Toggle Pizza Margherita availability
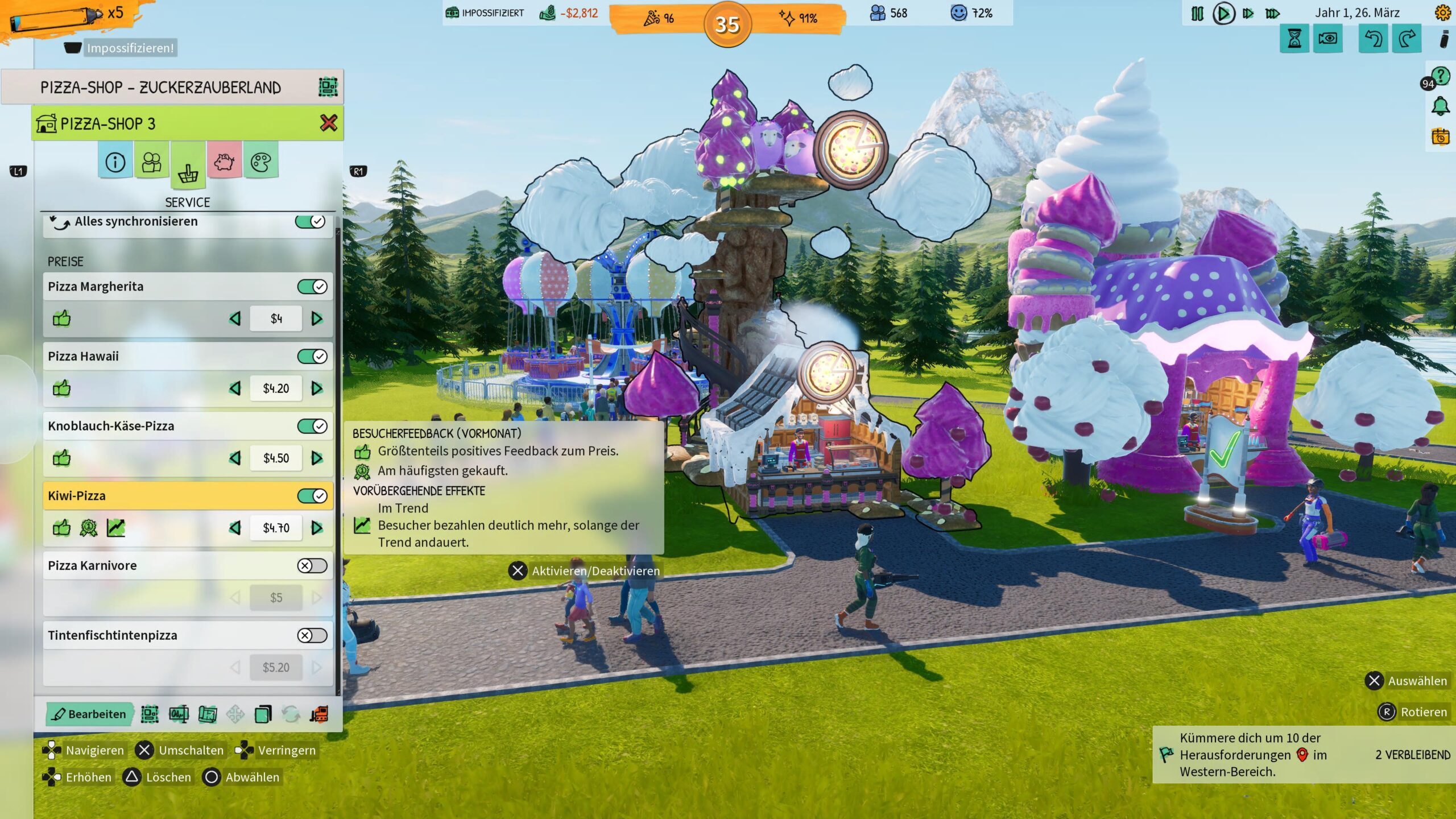The height and width of the screenshot is (819, 1456). [x=312, y=287]
